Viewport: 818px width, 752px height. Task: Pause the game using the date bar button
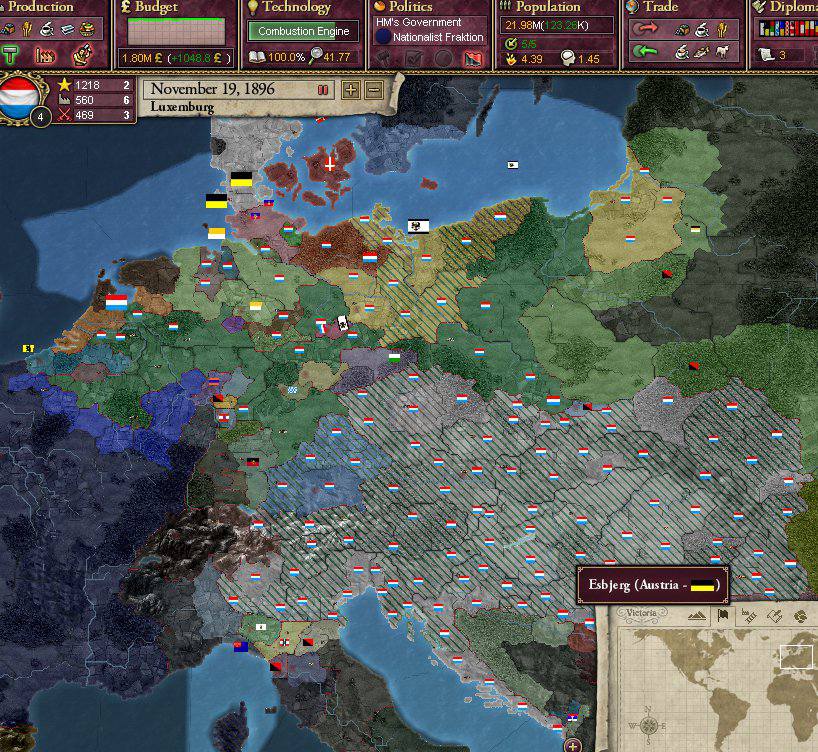click(323, 90)
